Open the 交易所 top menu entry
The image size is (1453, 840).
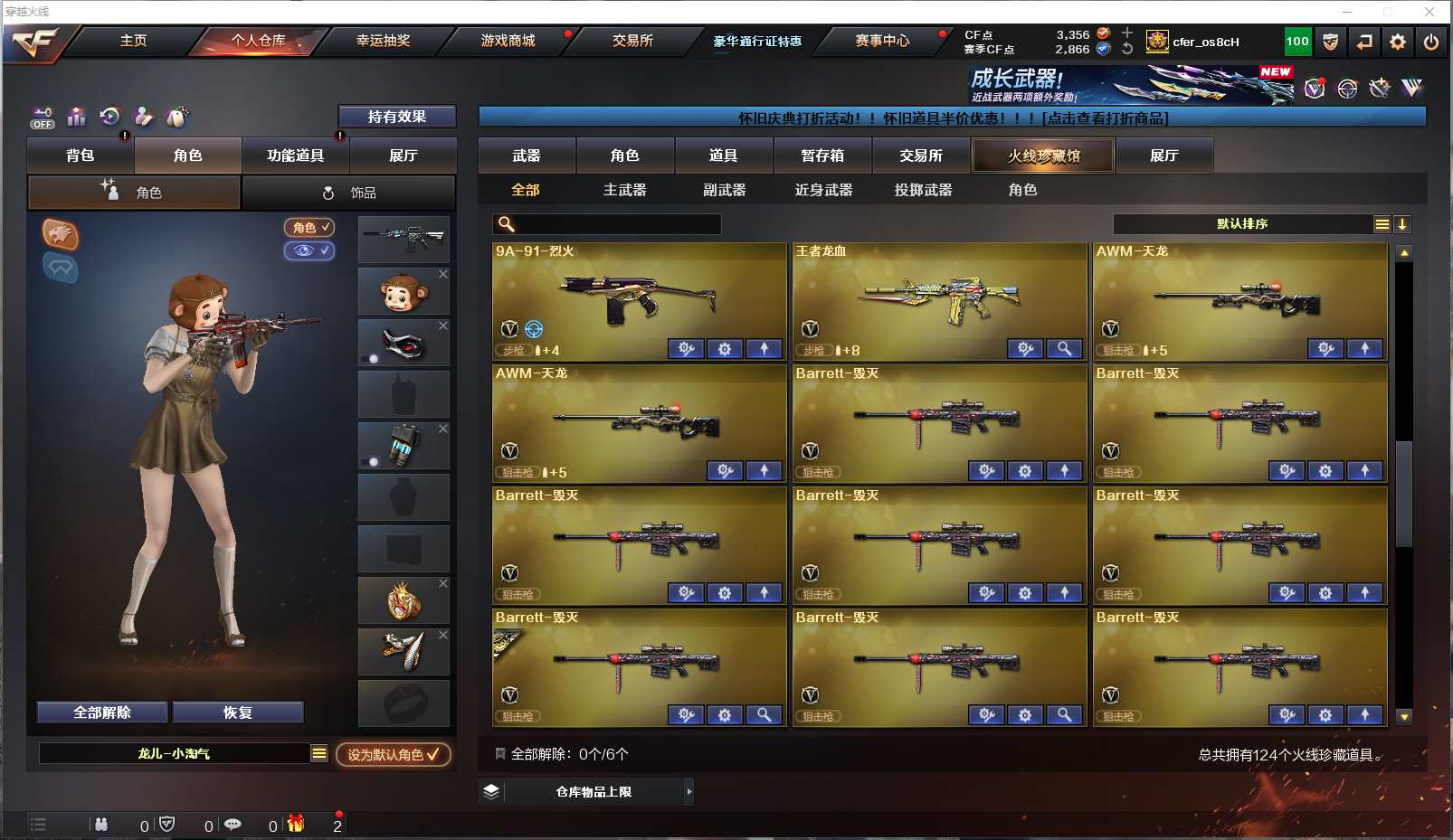632,41
